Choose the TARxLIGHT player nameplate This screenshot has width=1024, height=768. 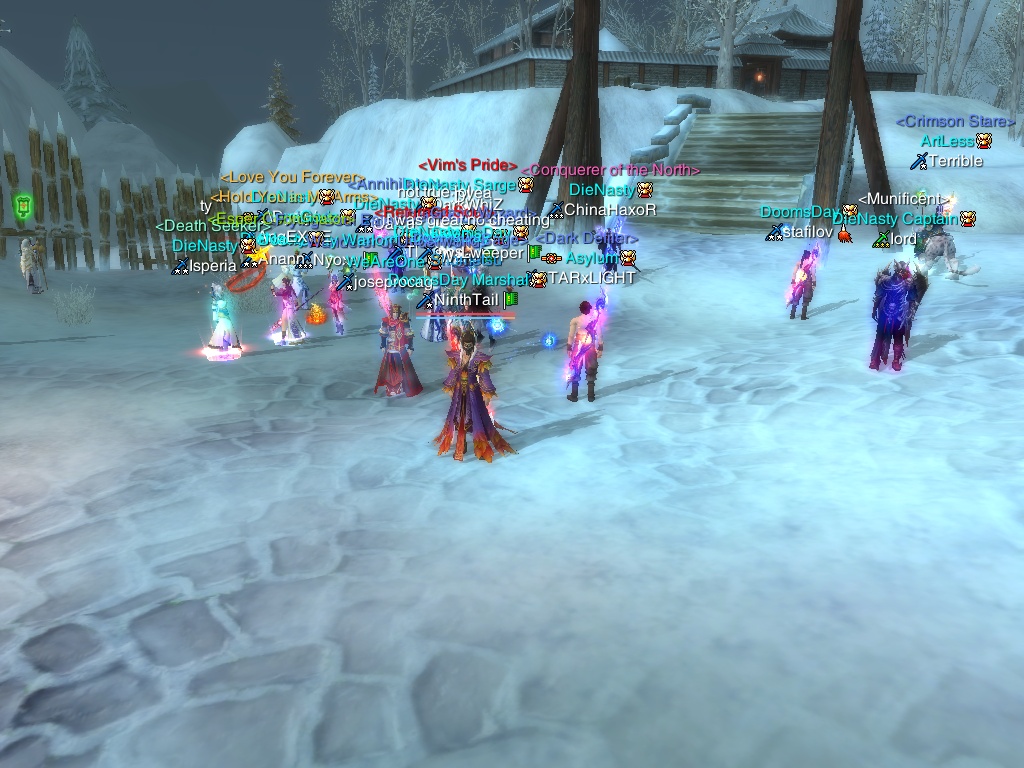[590, 278]
